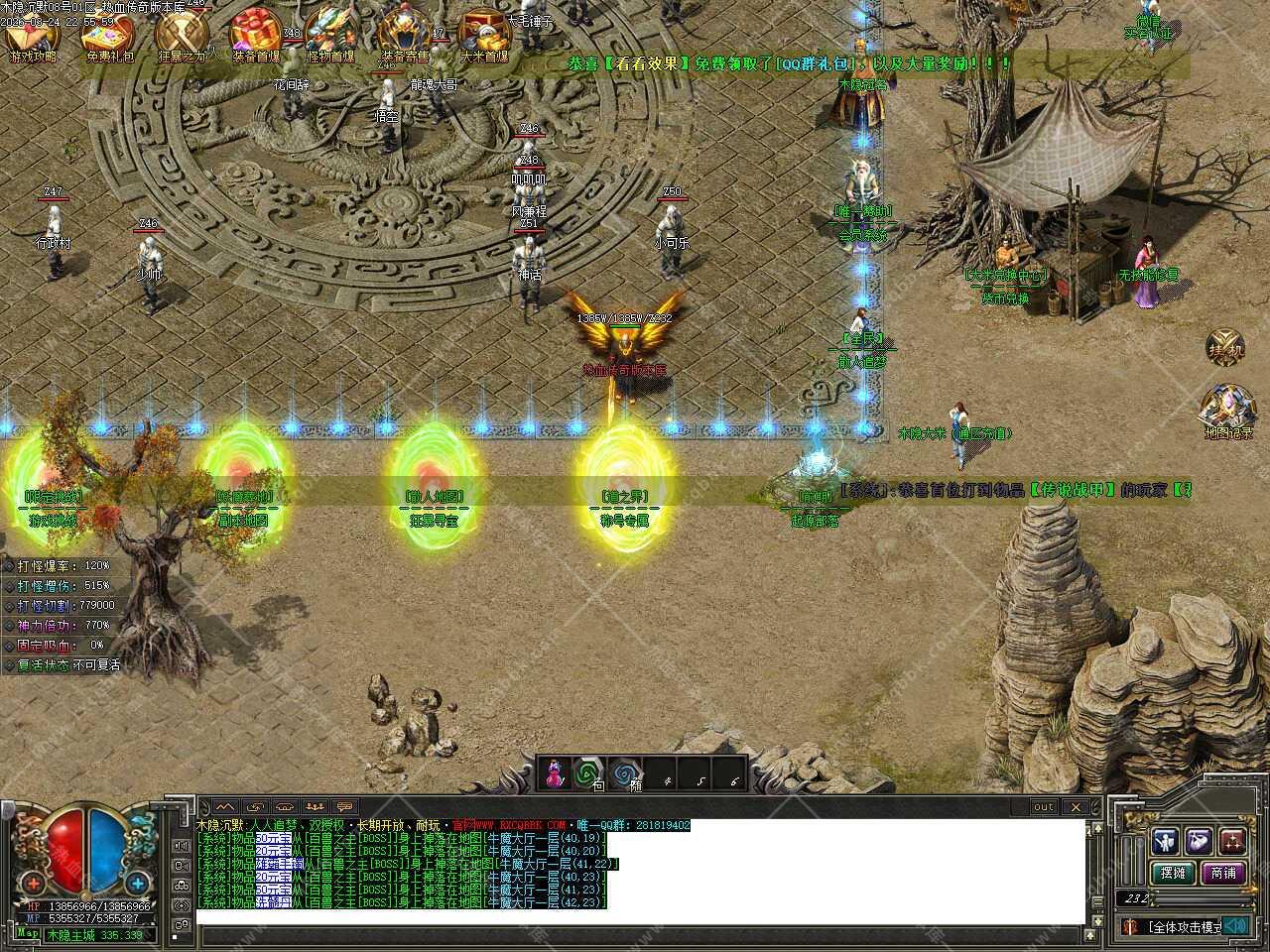Click the out button on the chat bar

[x=1043, y=807]
